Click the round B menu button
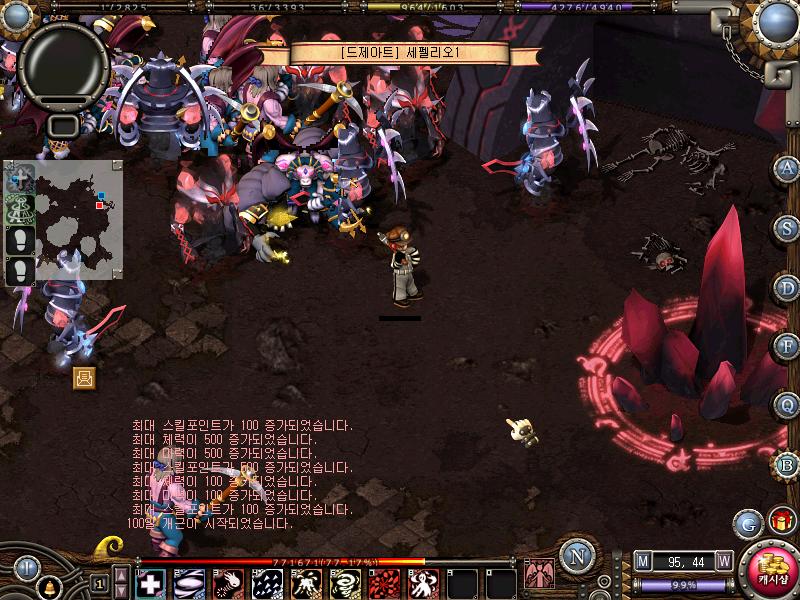The image size is (800, 600). (787, 464)
